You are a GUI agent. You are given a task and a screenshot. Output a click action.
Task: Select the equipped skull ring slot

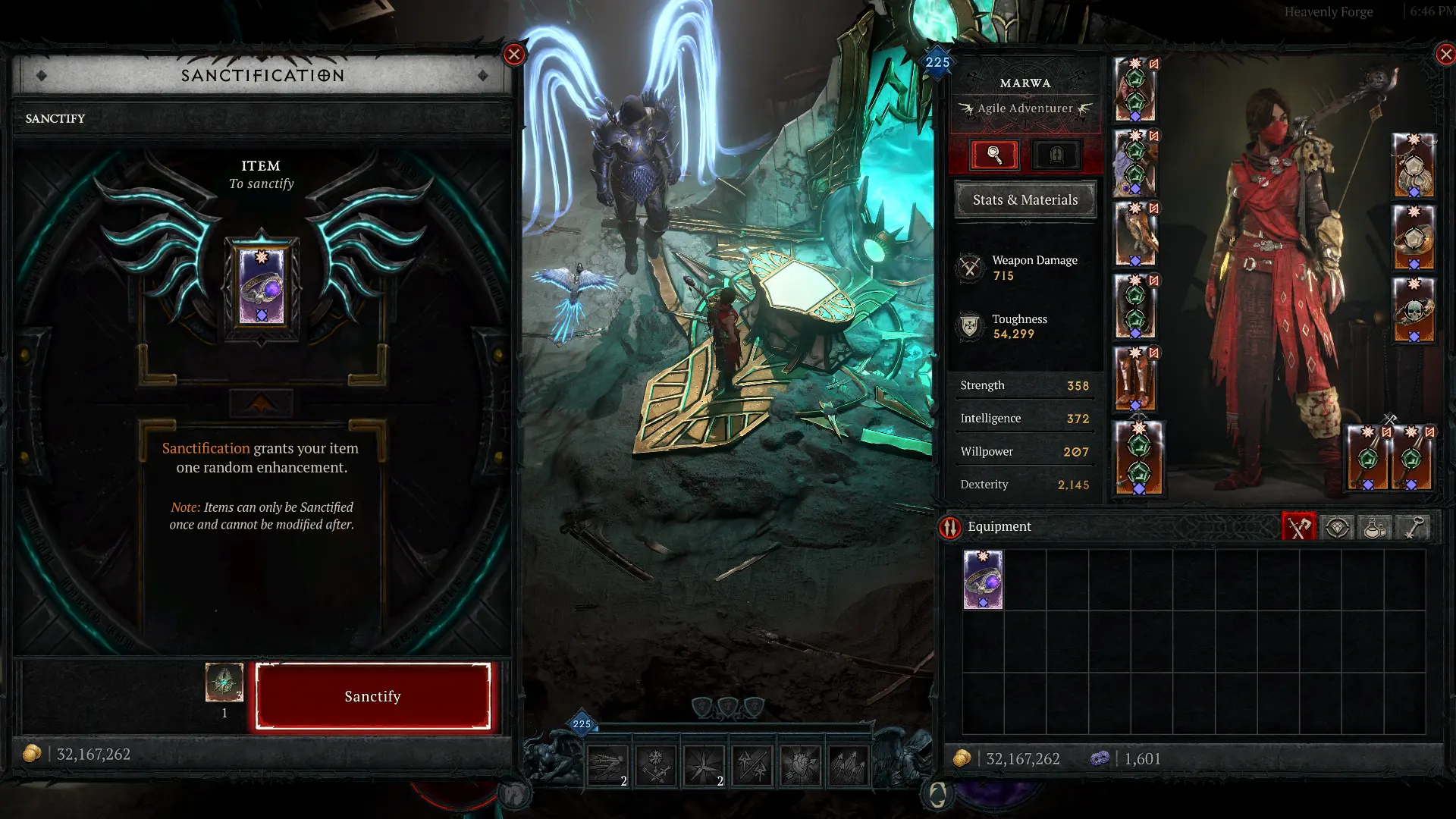(x=1414, y=311)
